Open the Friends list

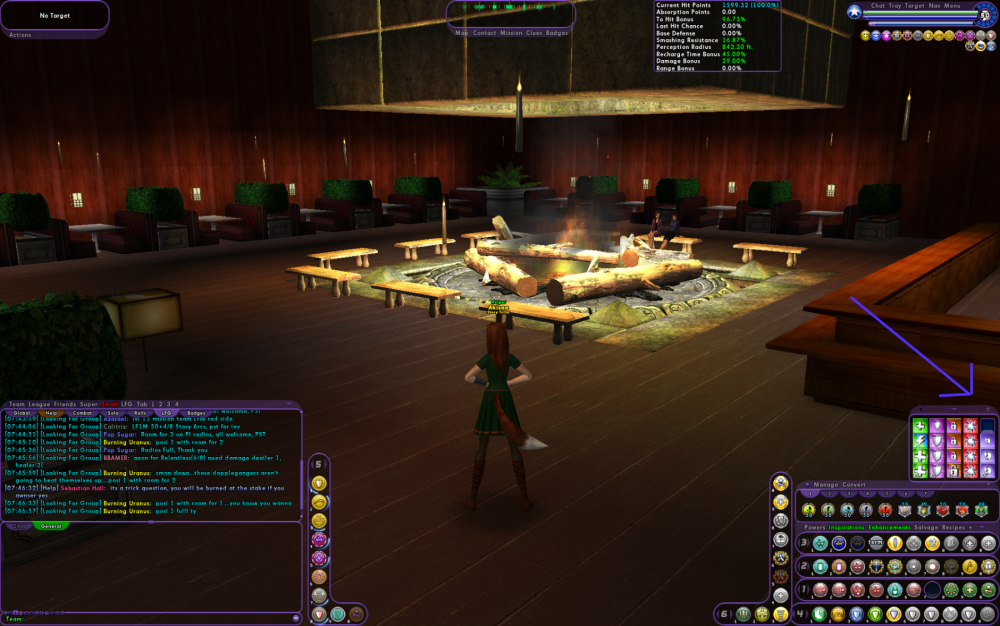[65, 404]
